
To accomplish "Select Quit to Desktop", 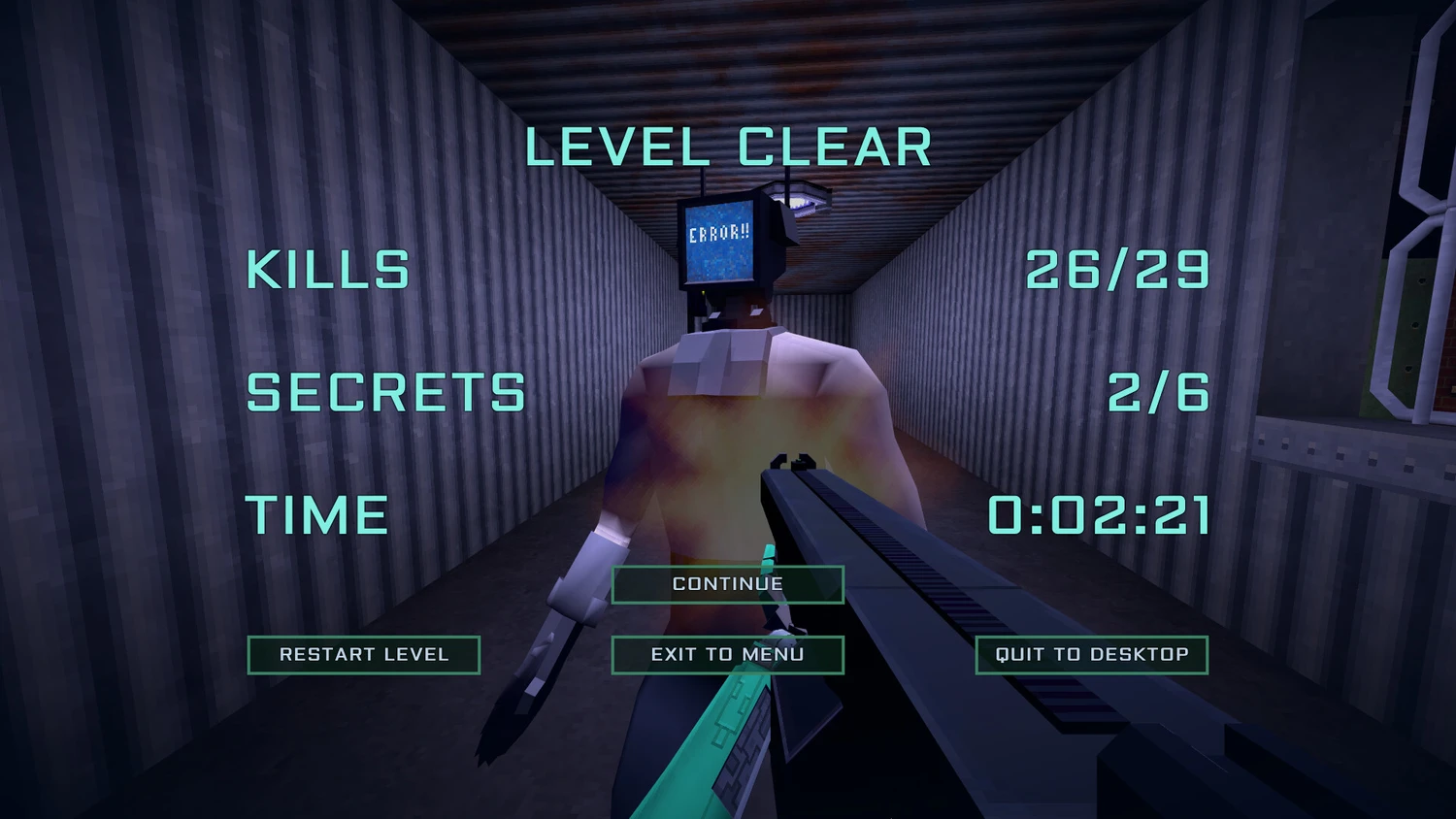I will (x=1091, y=655).
